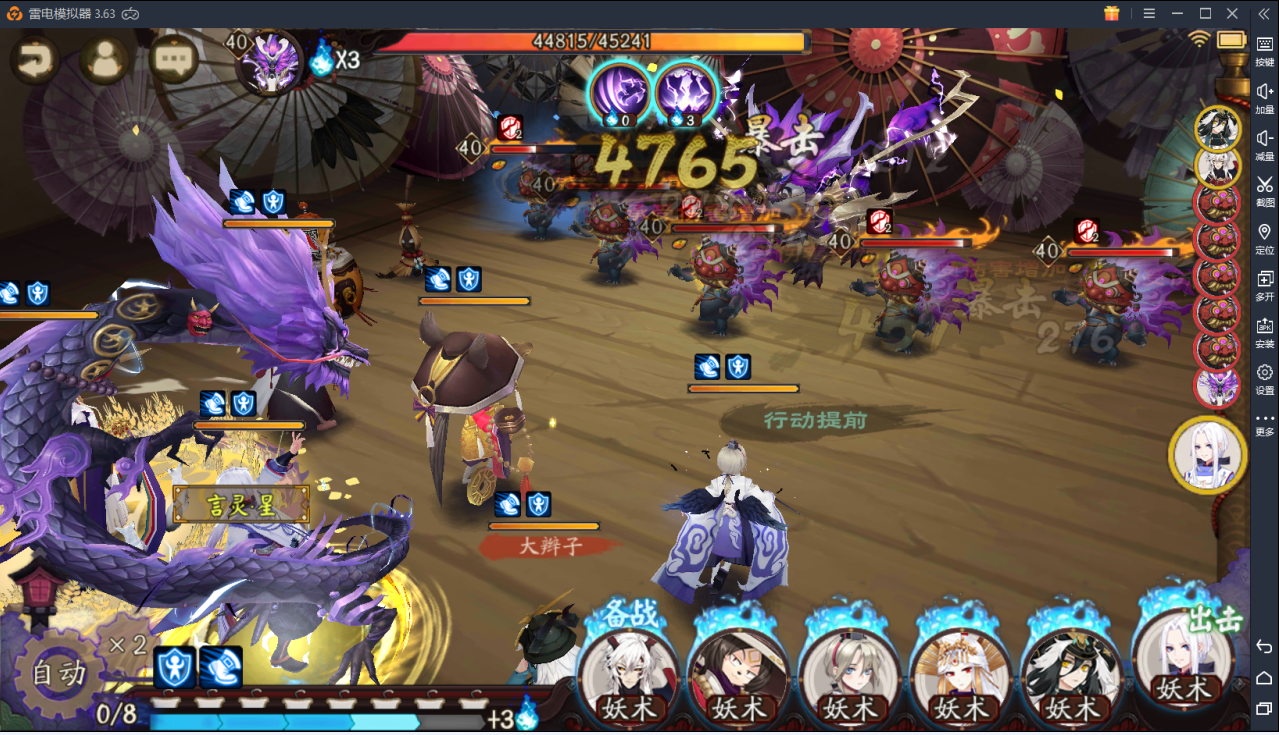
Task: Inspect the blue boot speed buff by ×2
Action: [220, 668]
